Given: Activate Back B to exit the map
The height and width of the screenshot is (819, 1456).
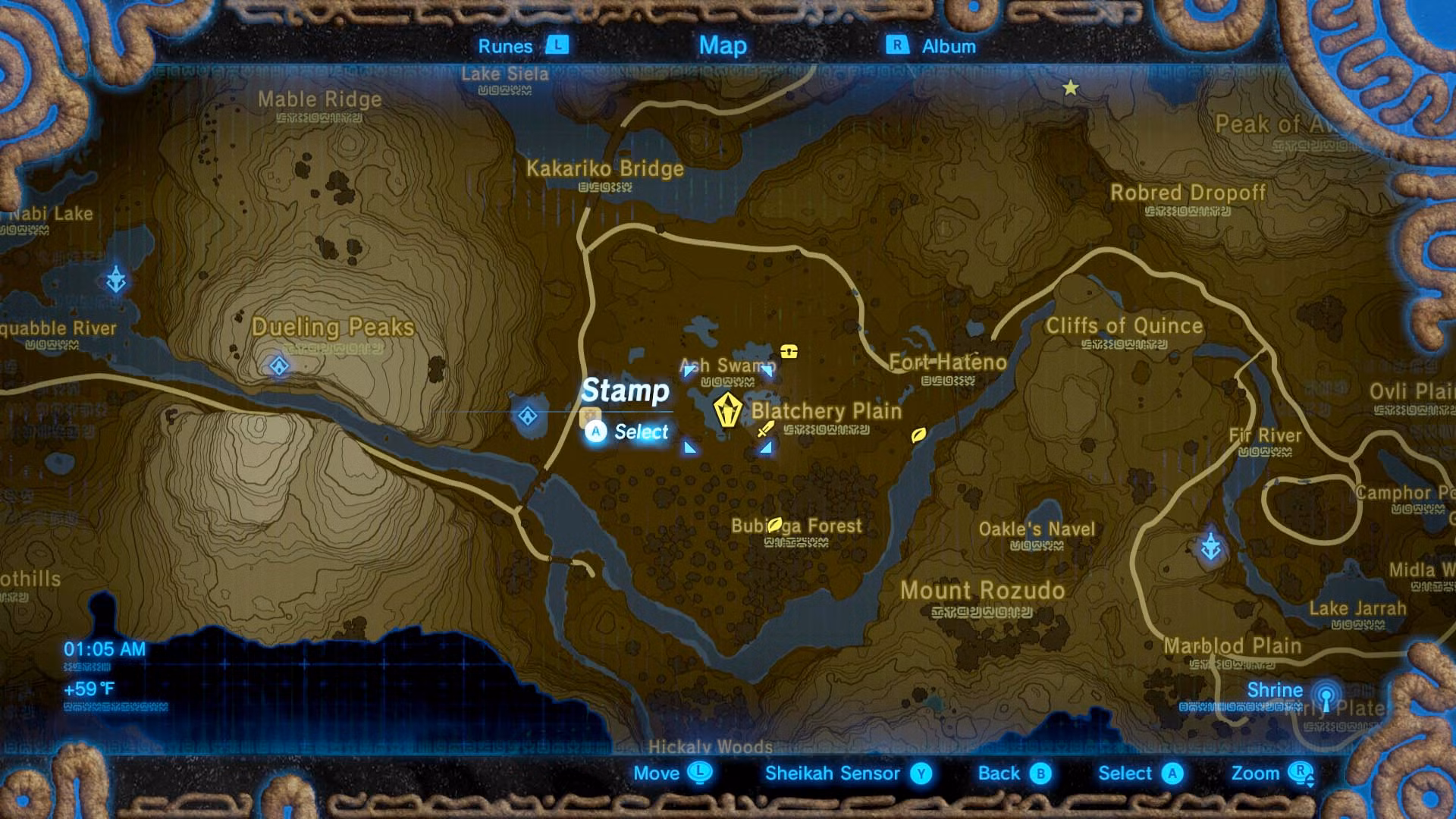Looking at the screenshot, I should click(1038, 774).
